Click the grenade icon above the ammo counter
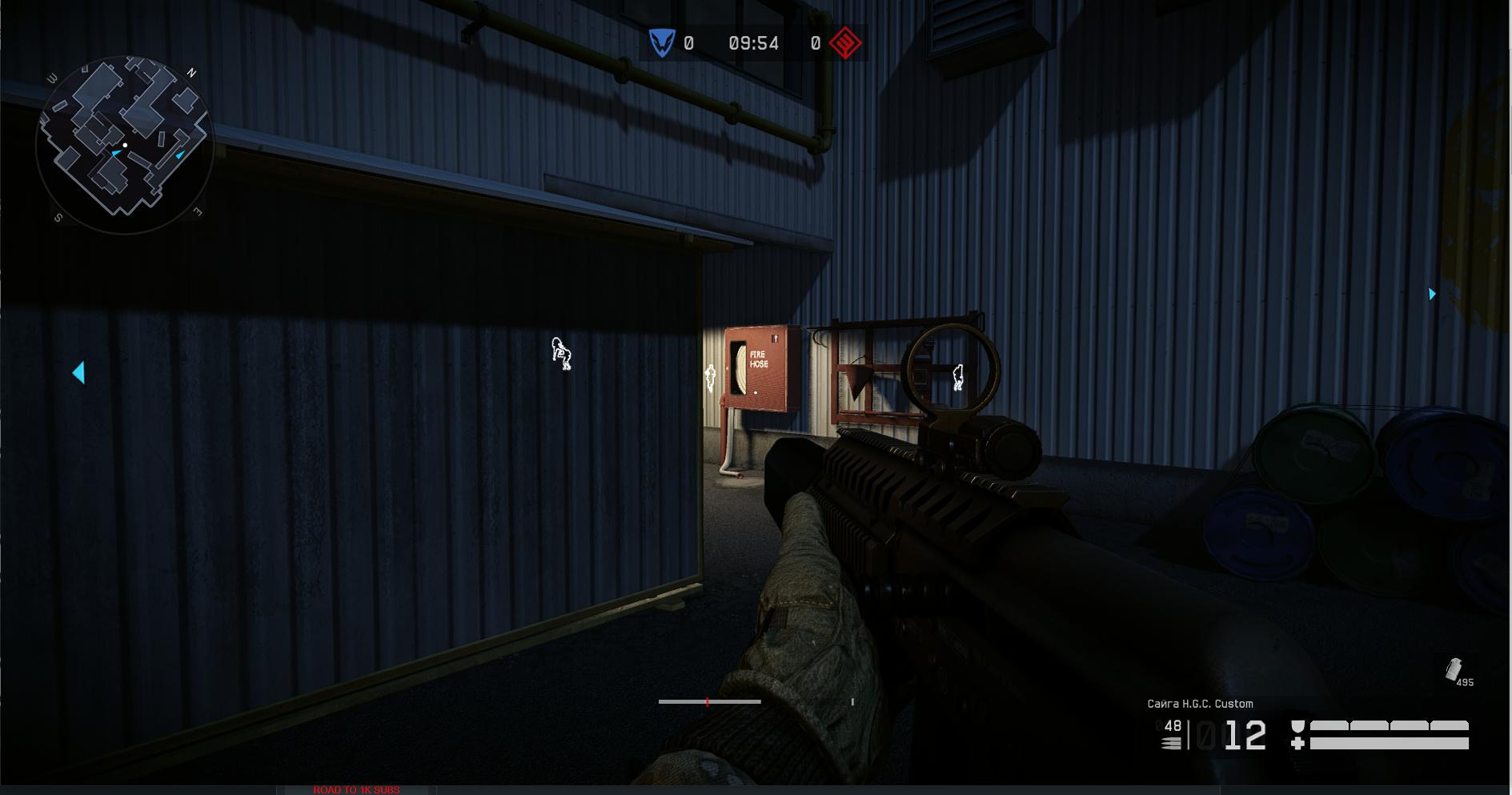The width and height of the screenshot is (1512, 795). [x=1454, y=669]
